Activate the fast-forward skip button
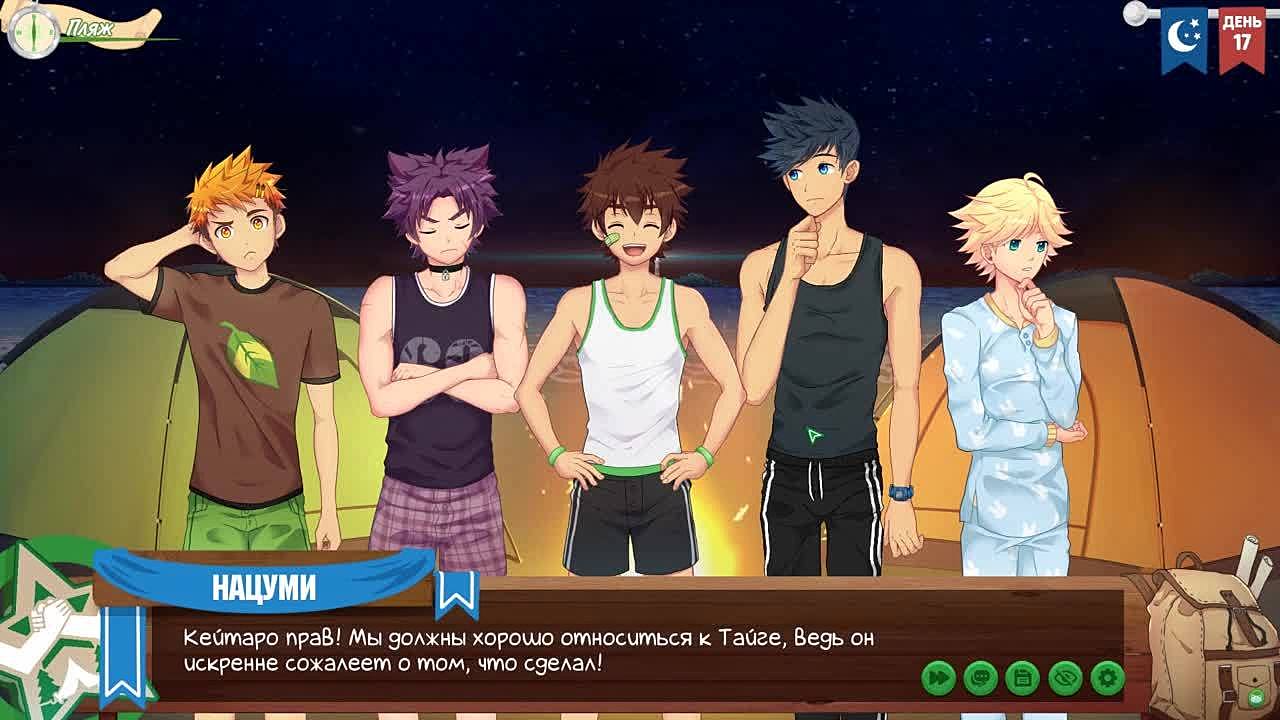1280x720 pixels. tap(938, 678)
